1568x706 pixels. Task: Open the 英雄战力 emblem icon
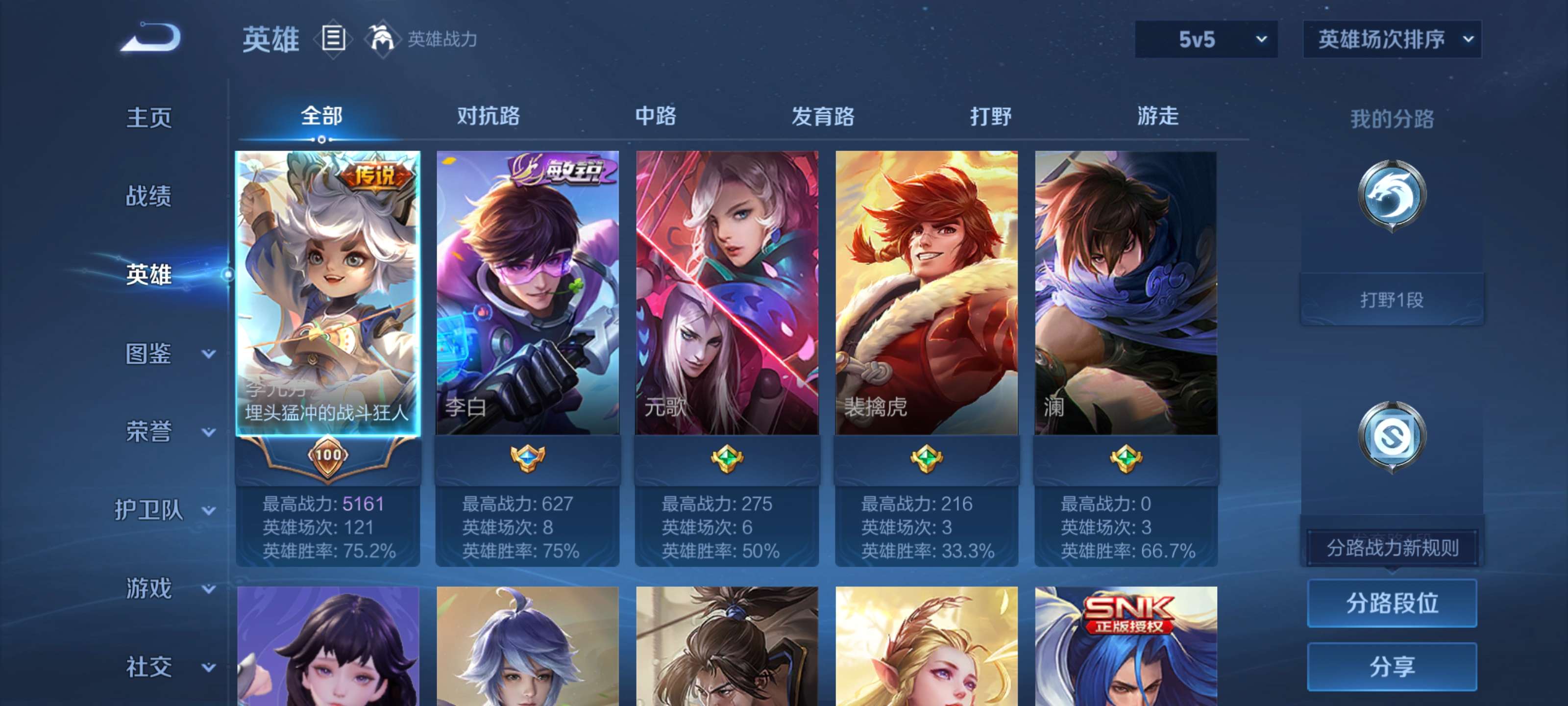(382, 38)
